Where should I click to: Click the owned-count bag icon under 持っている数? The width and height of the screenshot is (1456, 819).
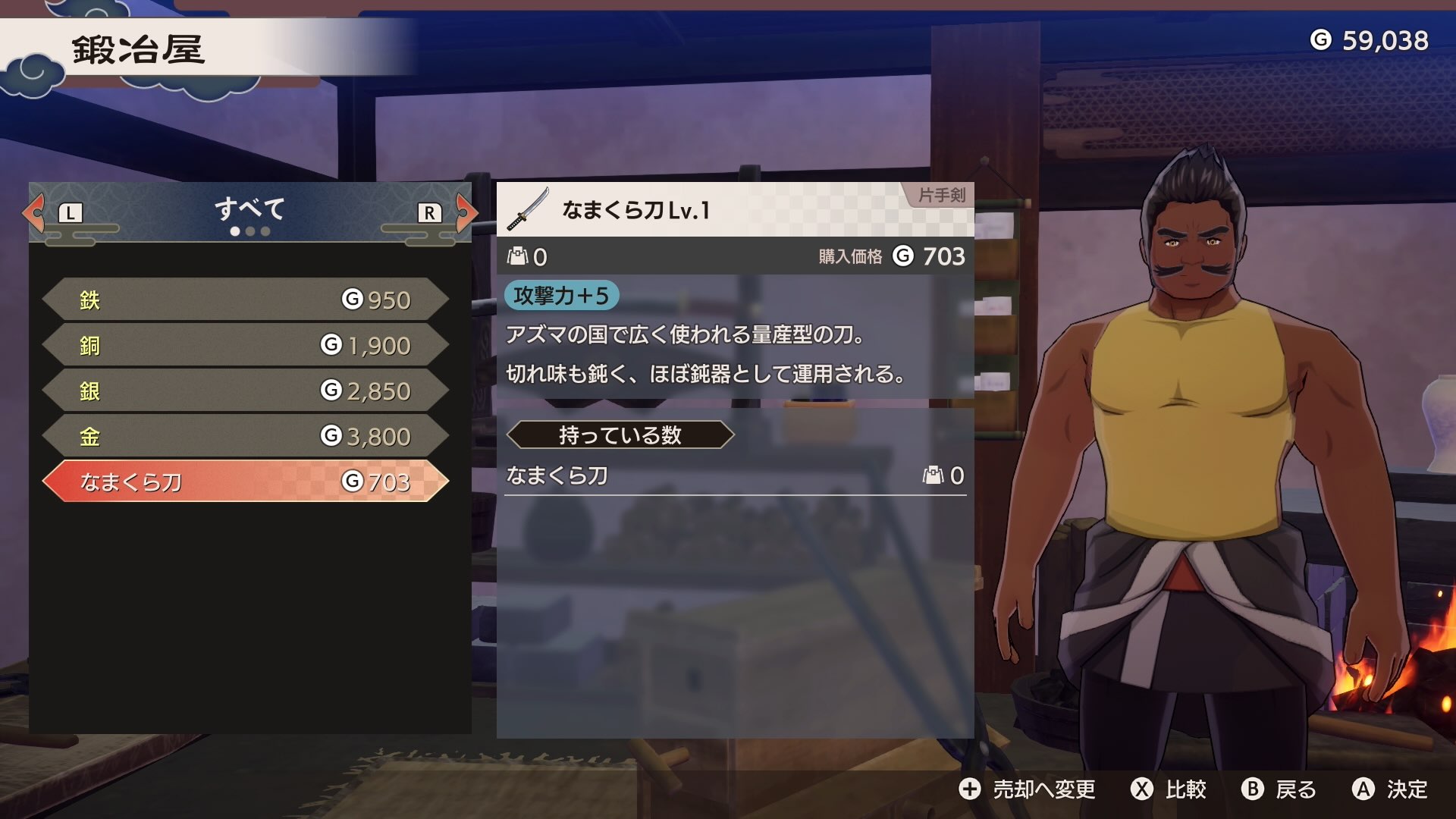point(934,475)
